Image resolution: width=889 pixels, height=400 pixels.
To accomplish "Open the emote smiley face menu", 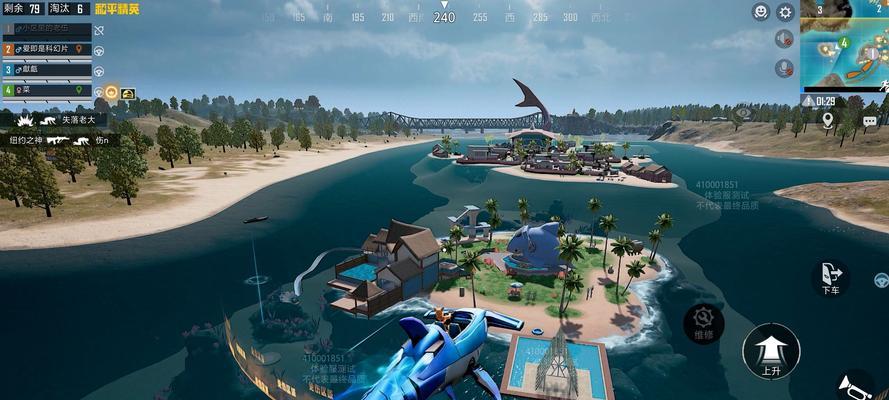I will tap(761, 12).
